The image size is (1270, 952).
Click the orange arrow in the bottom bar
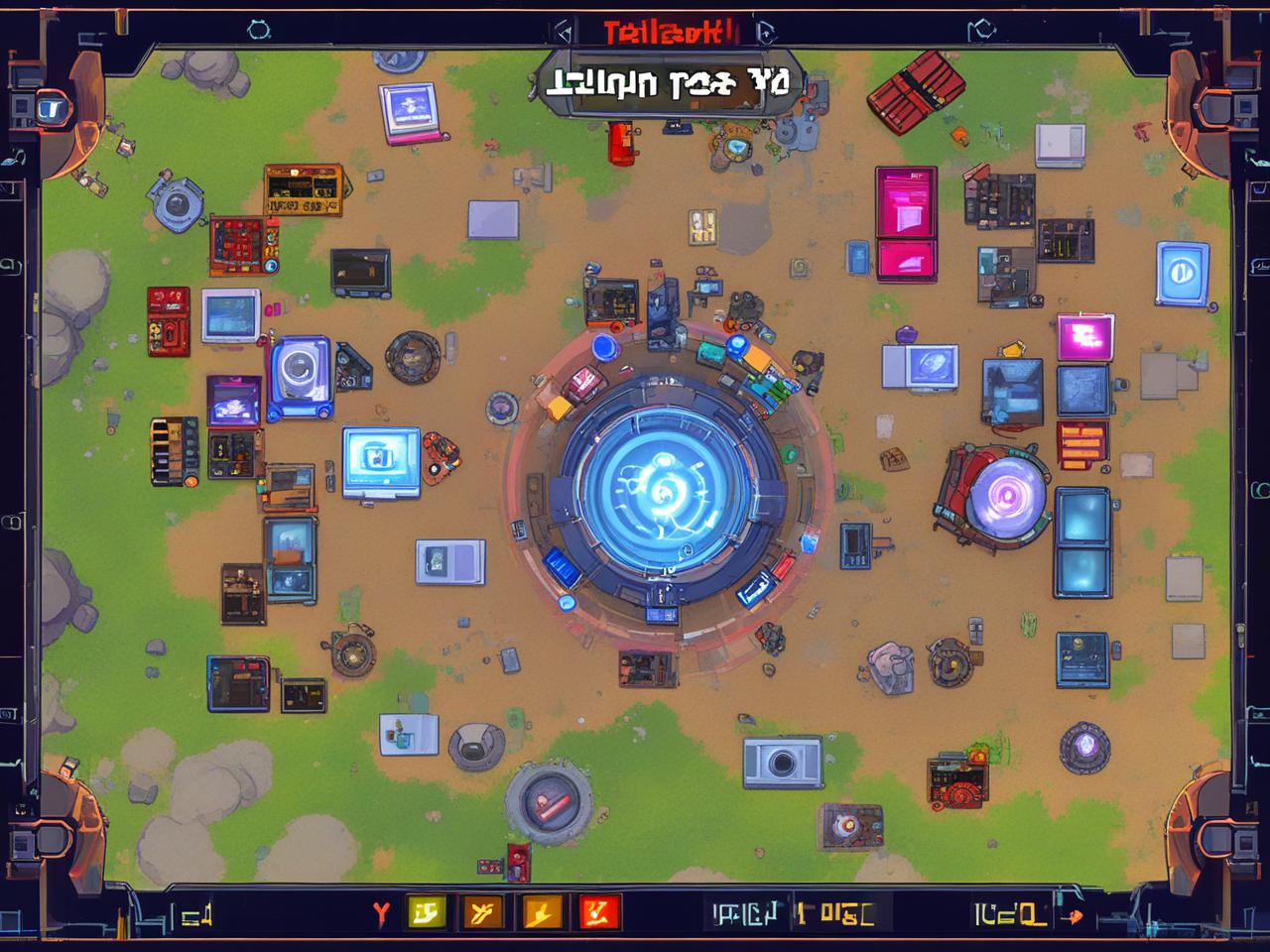pyautogui.click(x=1071, y=914)
